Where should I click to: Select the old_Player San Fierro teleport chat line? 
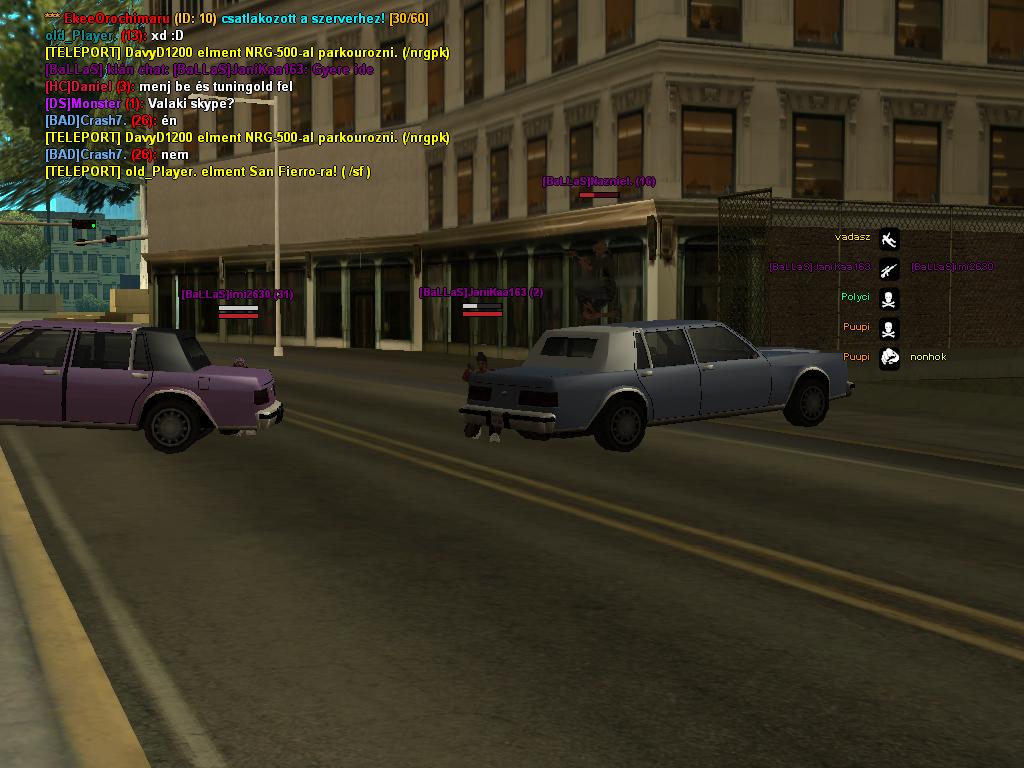(208, 172)
